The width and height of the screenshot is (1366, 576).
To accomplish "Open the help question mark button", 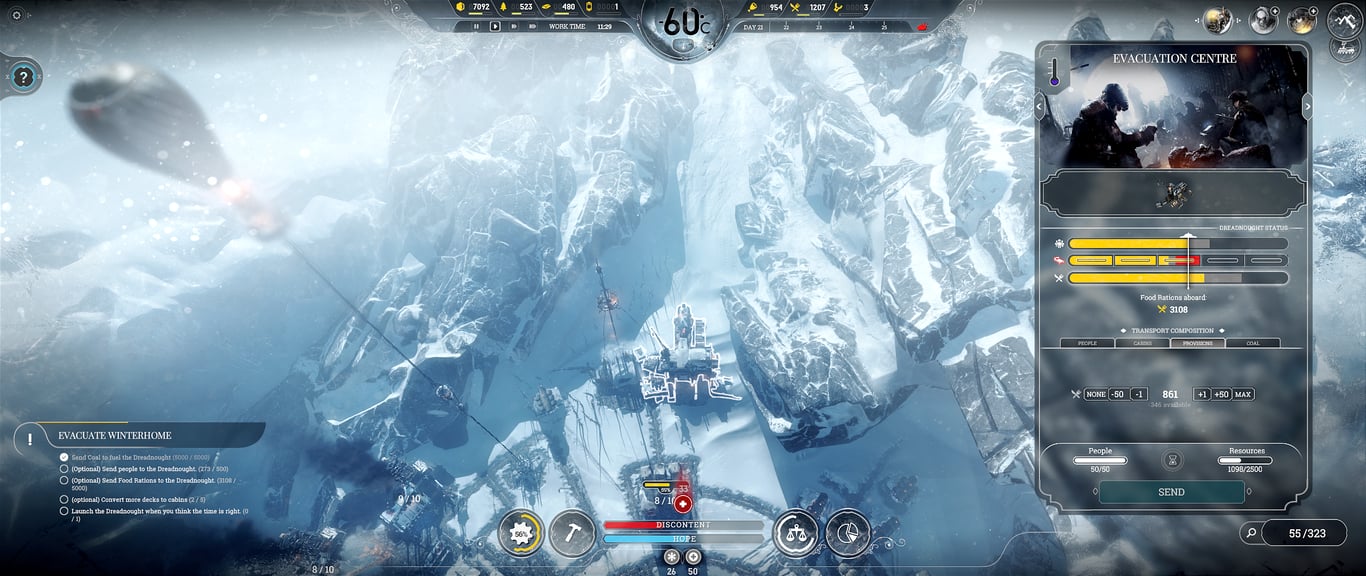I will (x=24, y=76).
